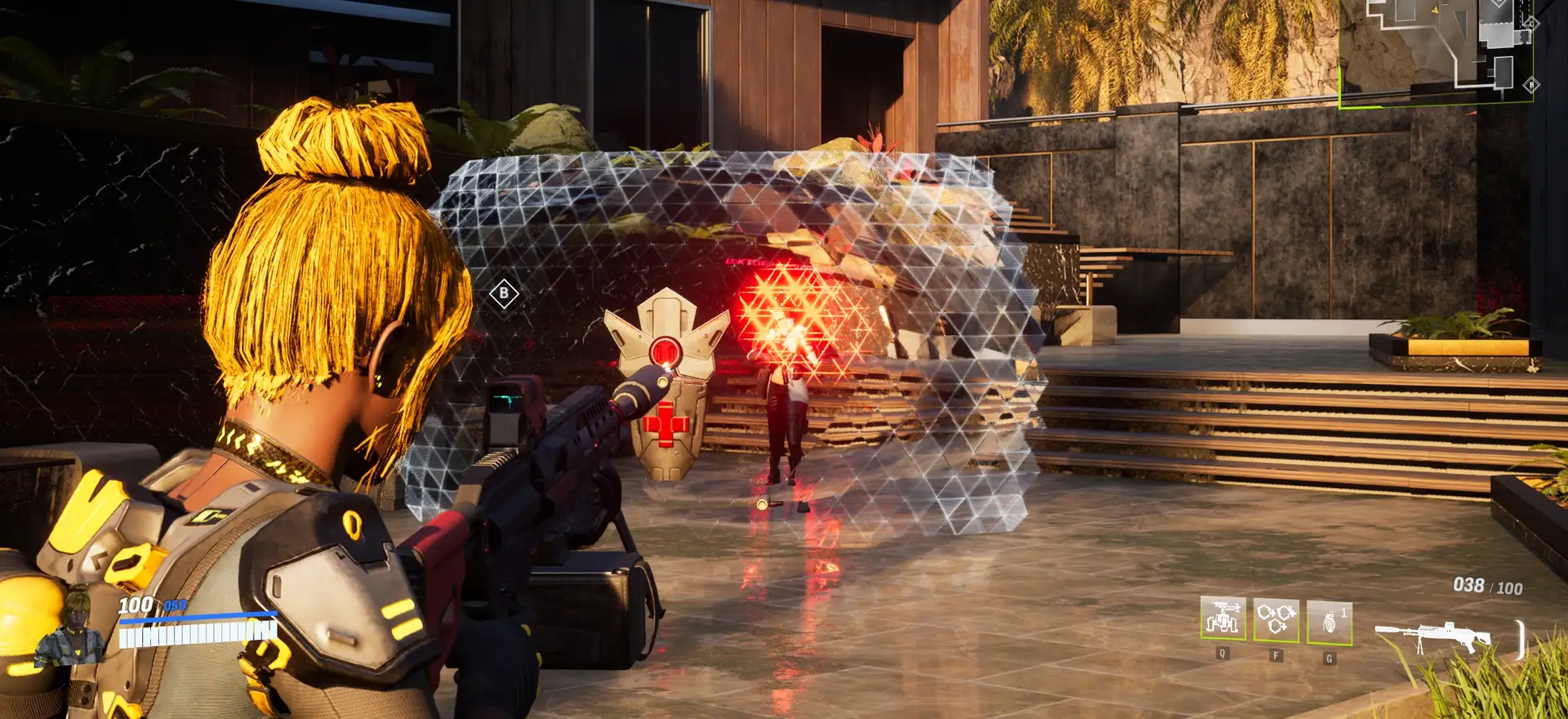Click the B objective marker on minimap
The height and width of the screenshot is (719, 1568).
point(1531,84)
